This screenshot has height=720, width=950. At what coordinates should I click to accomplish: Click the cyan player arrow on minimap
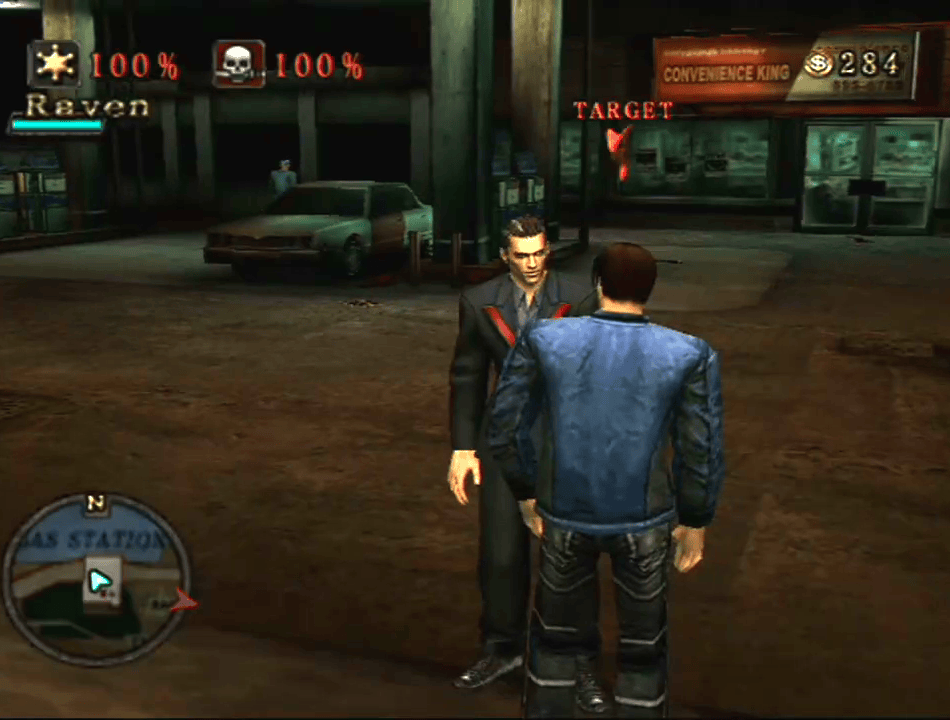(99, 582)
